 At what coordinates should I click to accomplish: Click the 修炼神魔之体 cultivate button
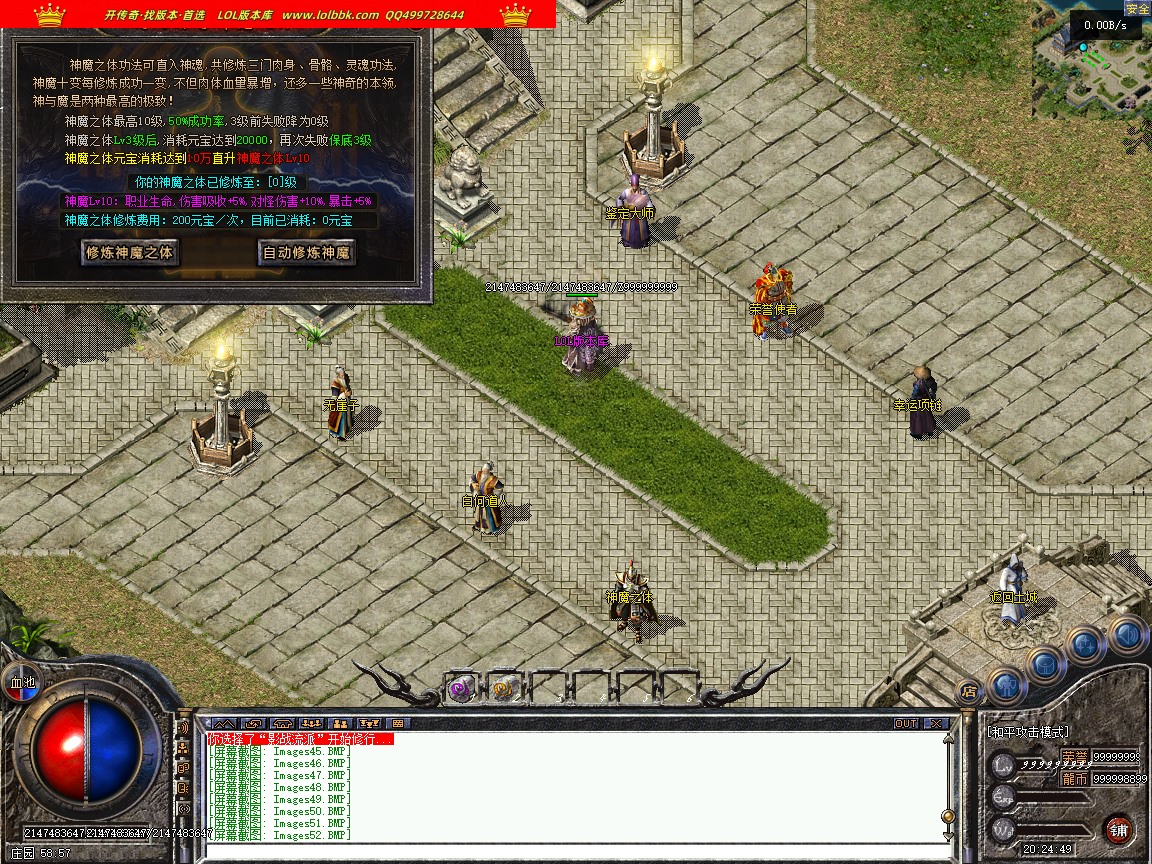129,253
